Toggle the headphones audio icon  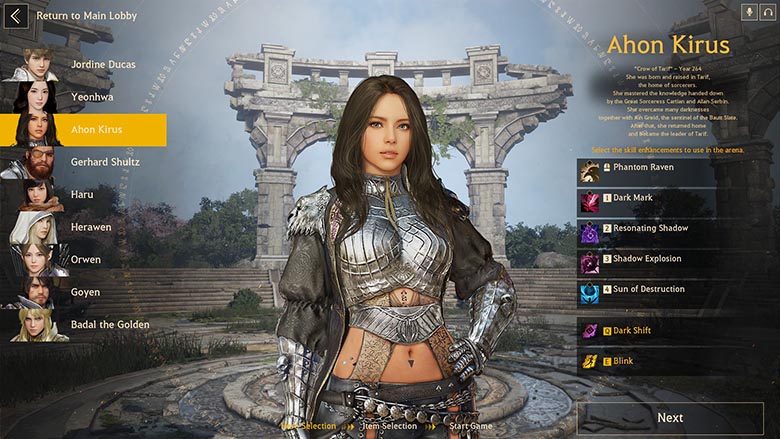tap(767, 12)
